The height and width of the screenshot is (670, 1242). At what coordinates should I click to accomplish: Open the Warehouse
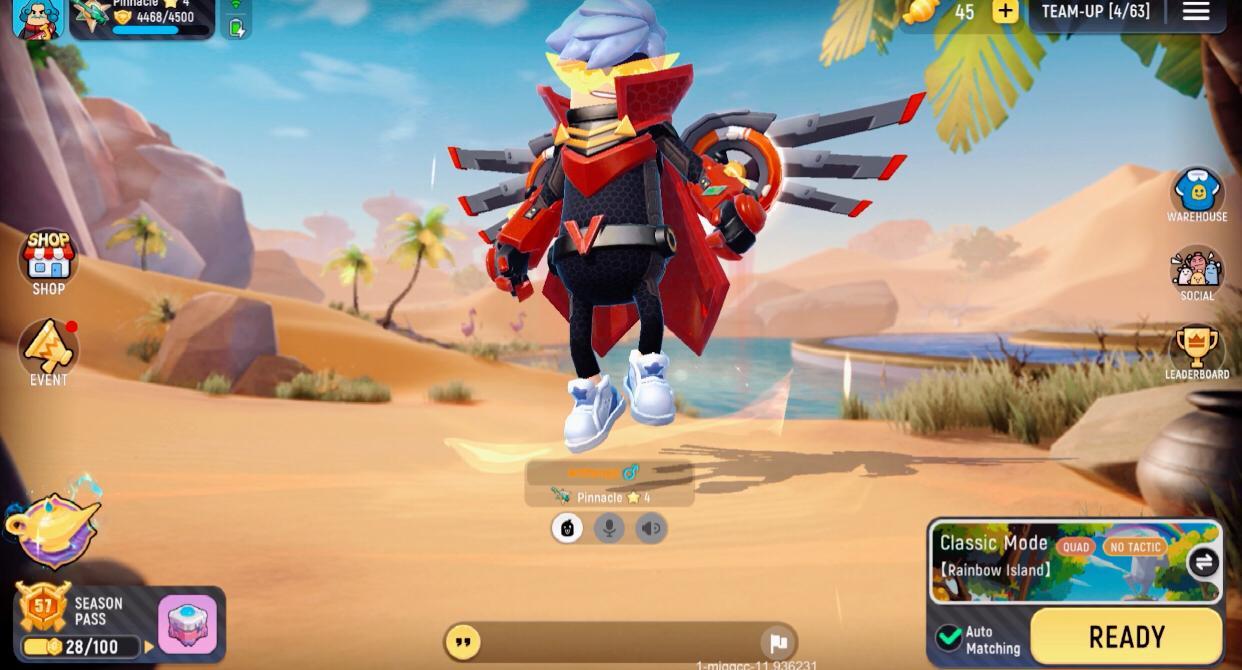pyautogui.click(x=1197, y=194)
